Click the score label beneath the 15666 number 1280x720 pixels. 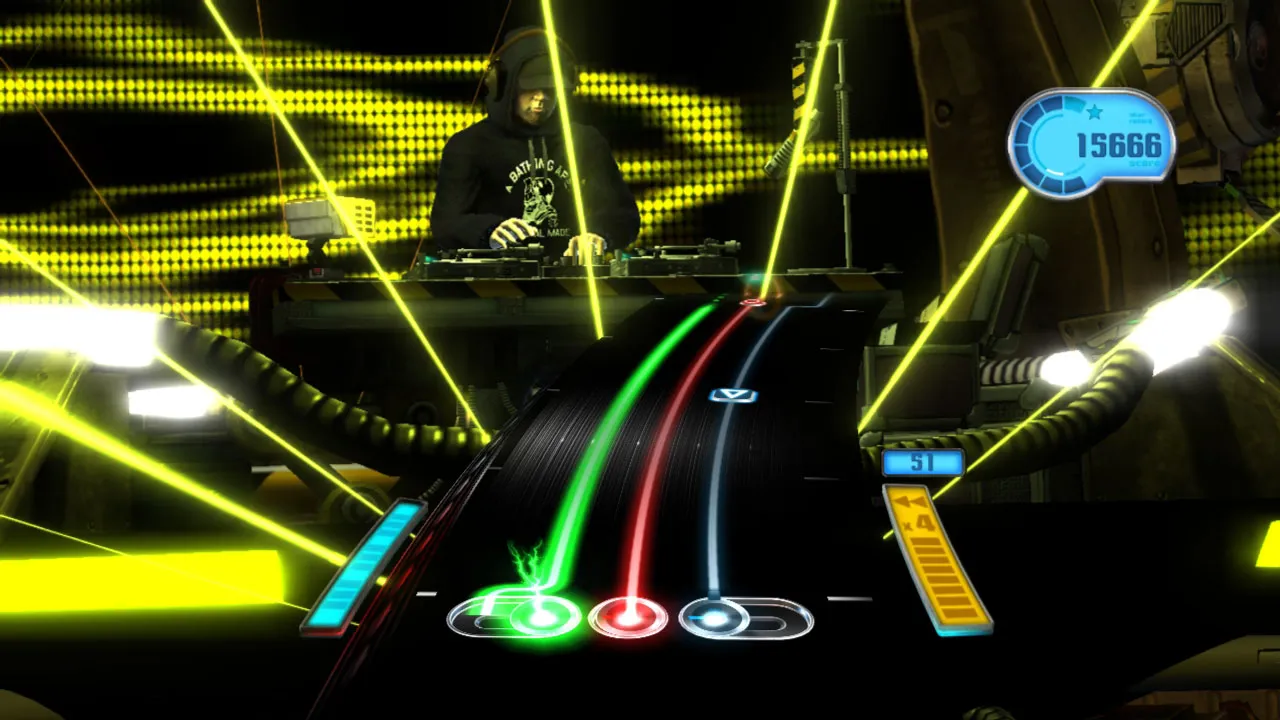pyautogui.click(x=1143, y=163)
